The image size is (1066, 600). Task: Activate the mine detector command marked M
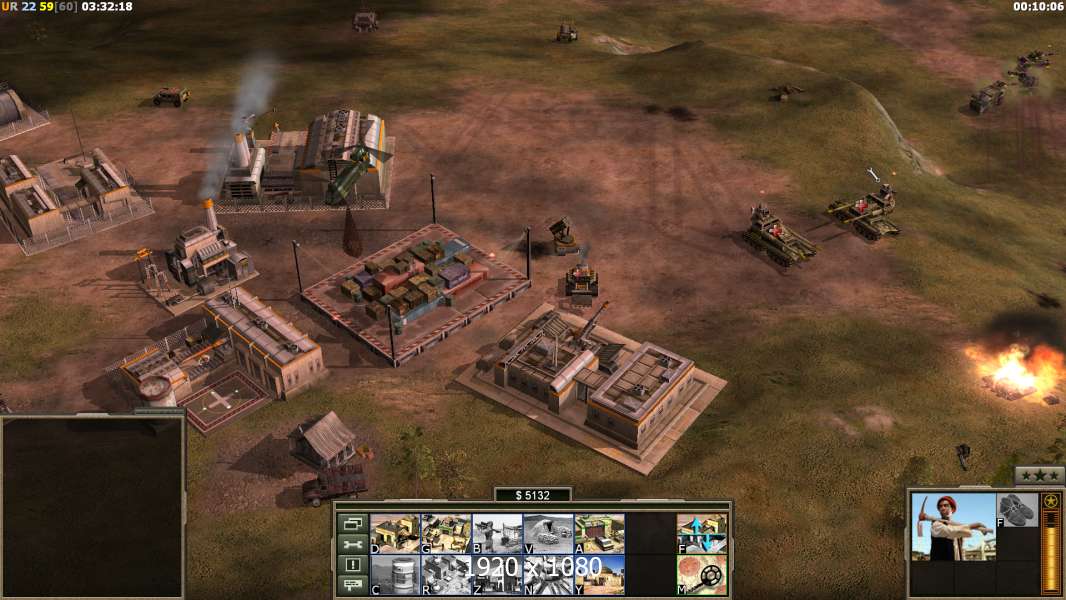pos(702,575)
